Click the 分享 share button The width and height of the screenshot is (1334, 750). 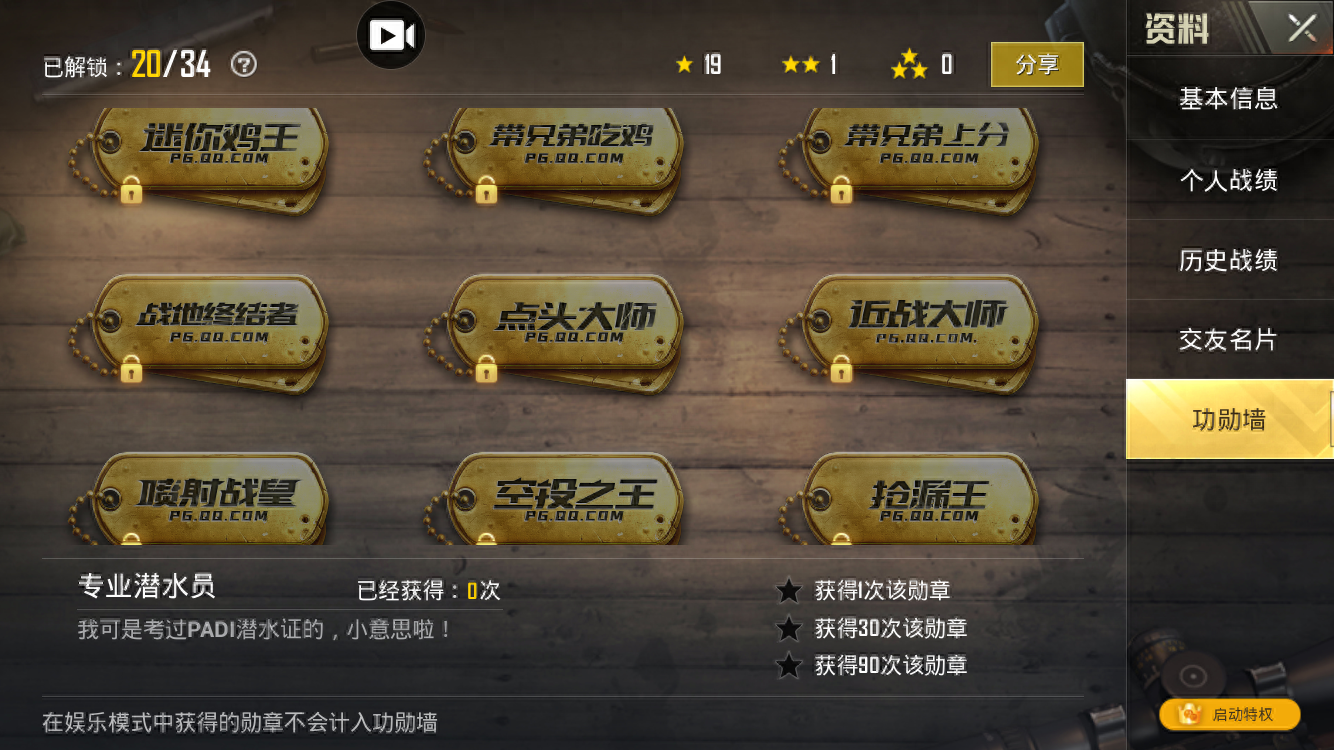[1037, 64]
